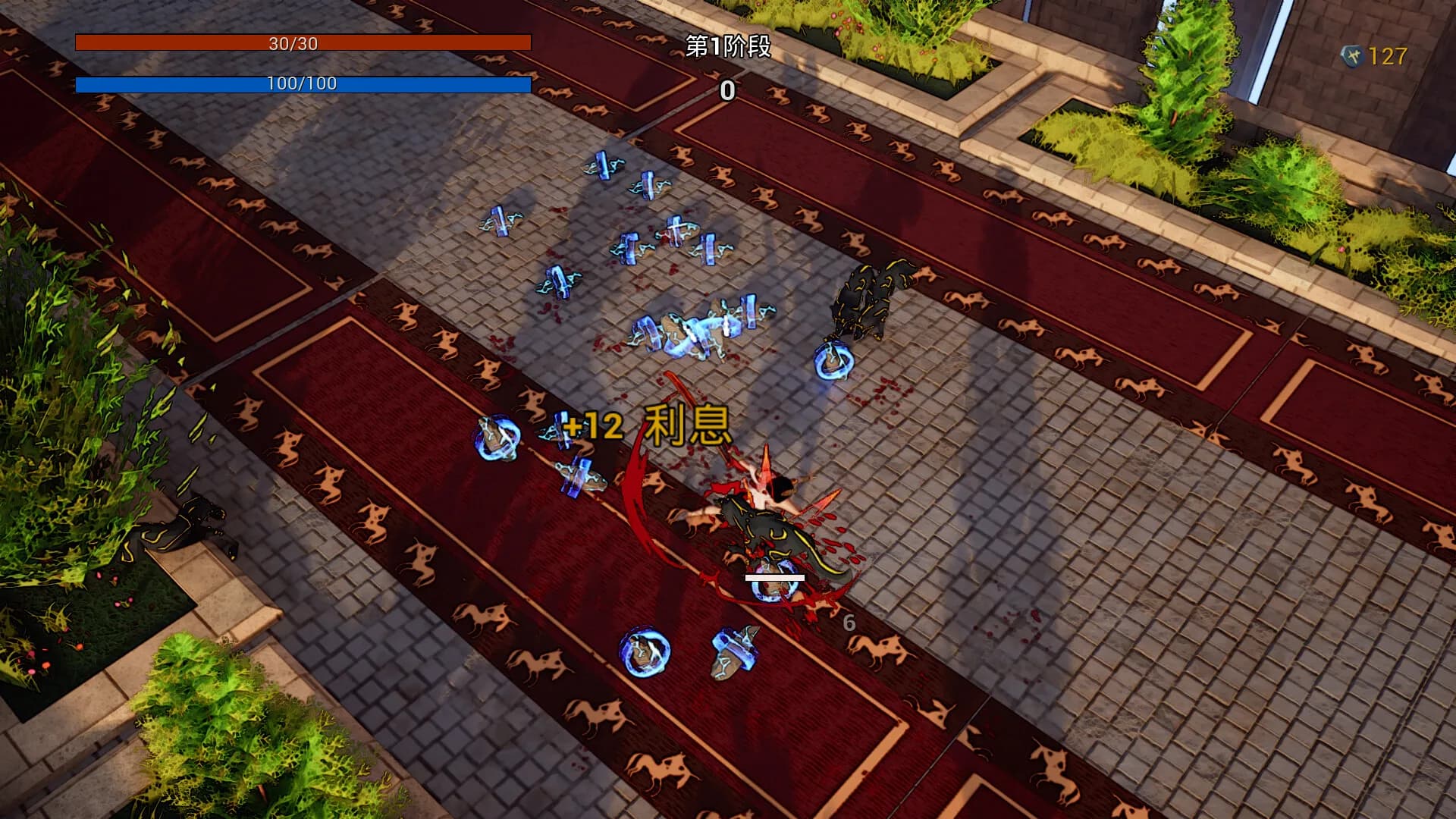Click the blue soul fragments just left of the player
The height and width of the screenshot is (819, 1456).
pos(576,478)
